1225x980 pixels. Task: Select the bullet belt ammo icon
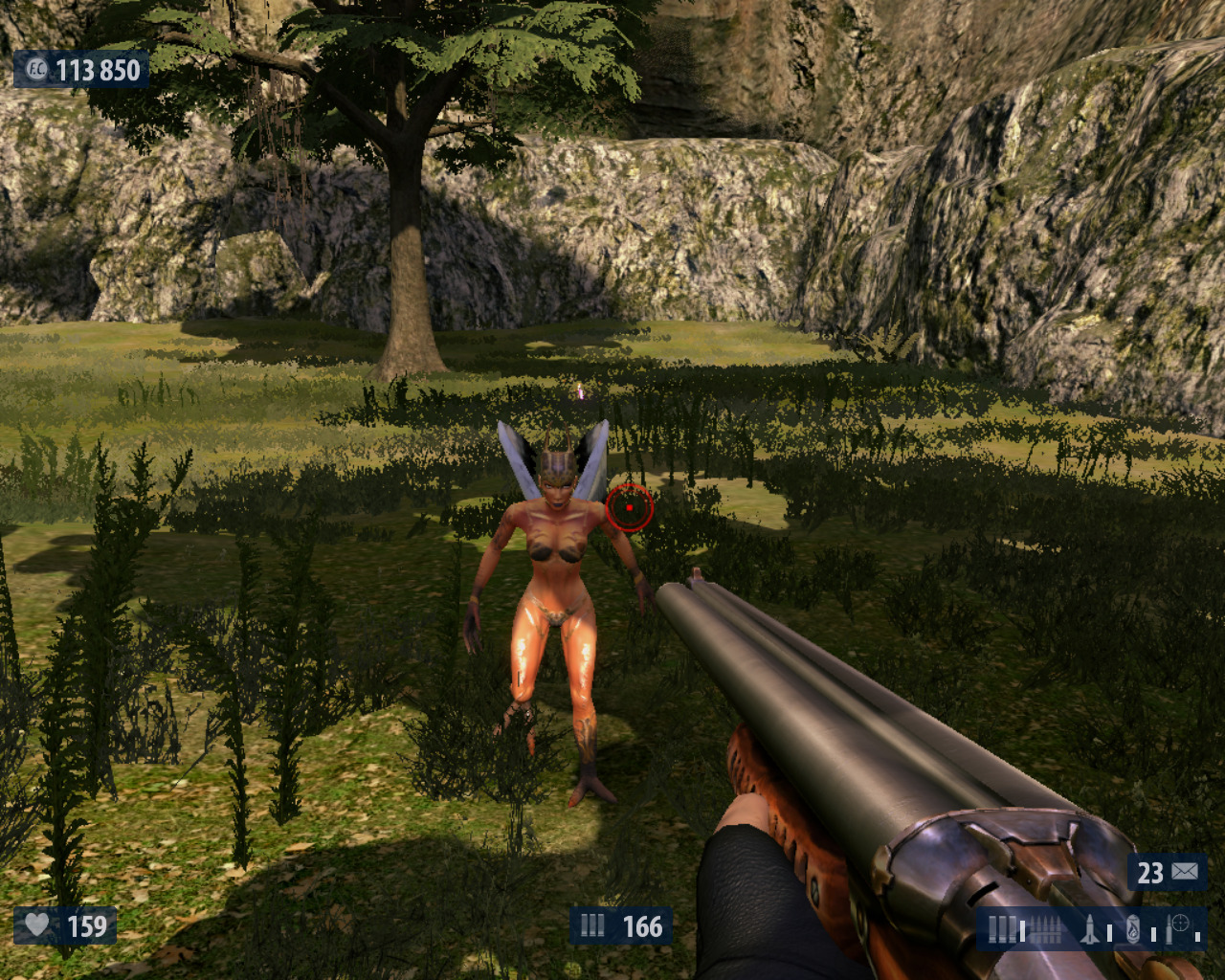point(1045,928)
